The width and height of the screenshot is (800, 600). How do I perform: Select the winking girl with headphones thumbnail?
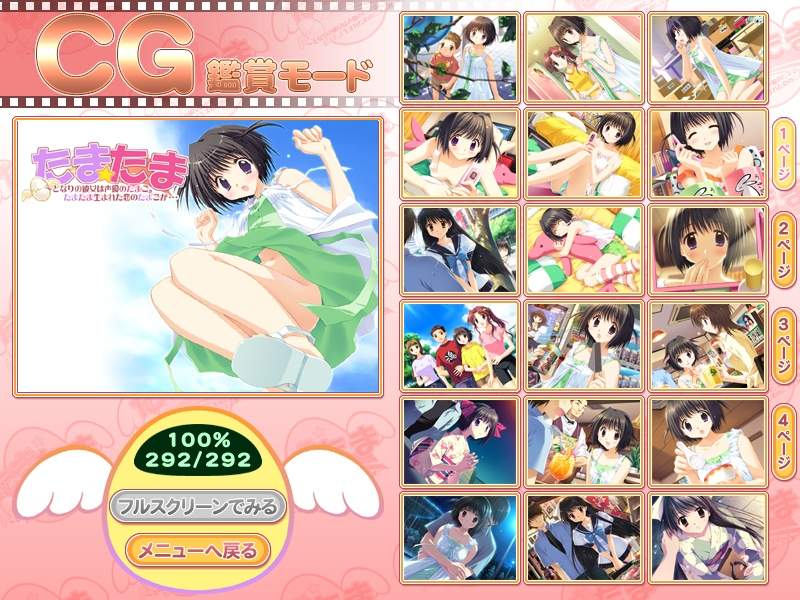(707, 153)
